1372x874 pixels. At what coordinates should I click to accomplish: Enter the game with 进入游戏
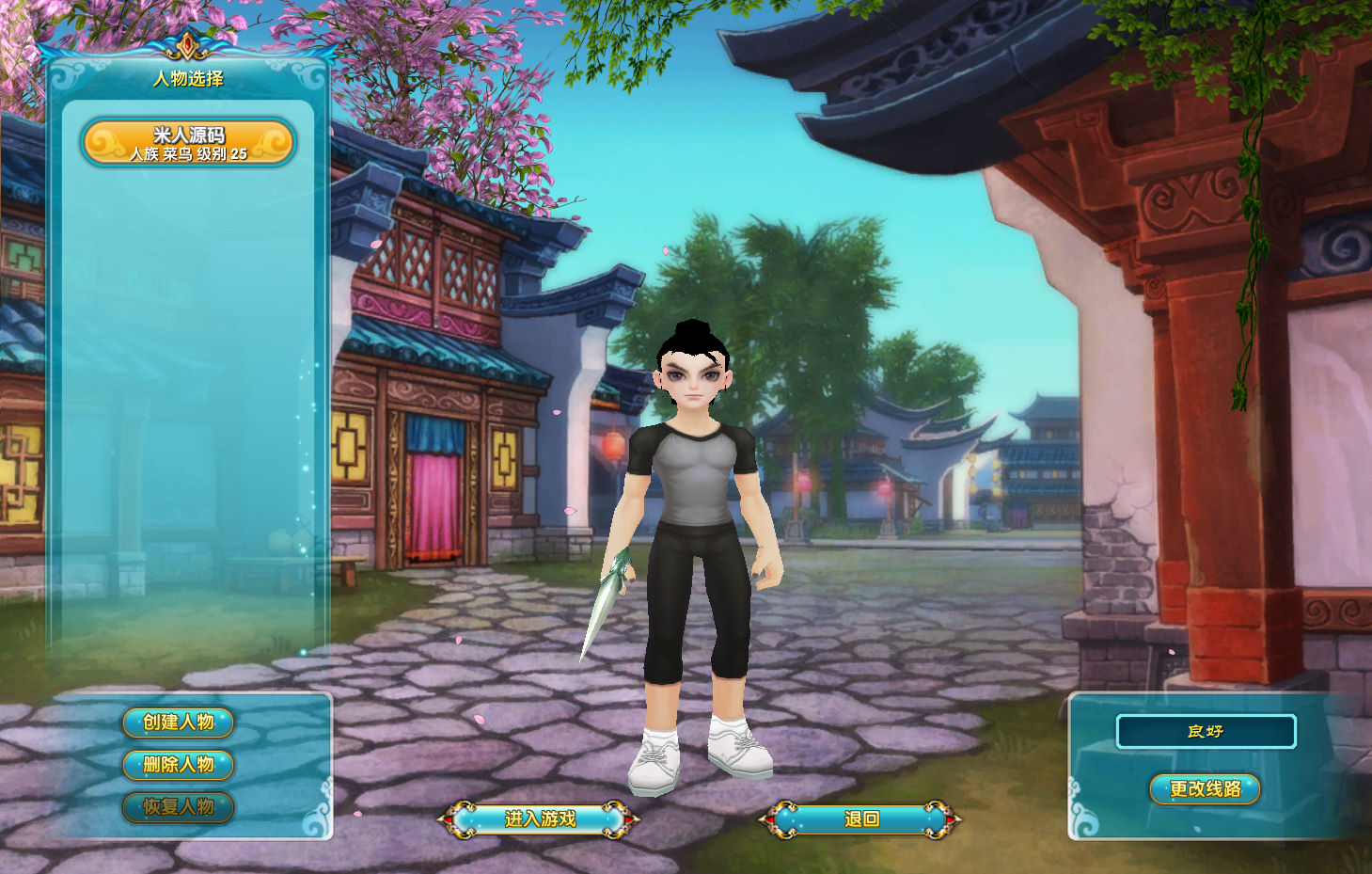point(539,819)
